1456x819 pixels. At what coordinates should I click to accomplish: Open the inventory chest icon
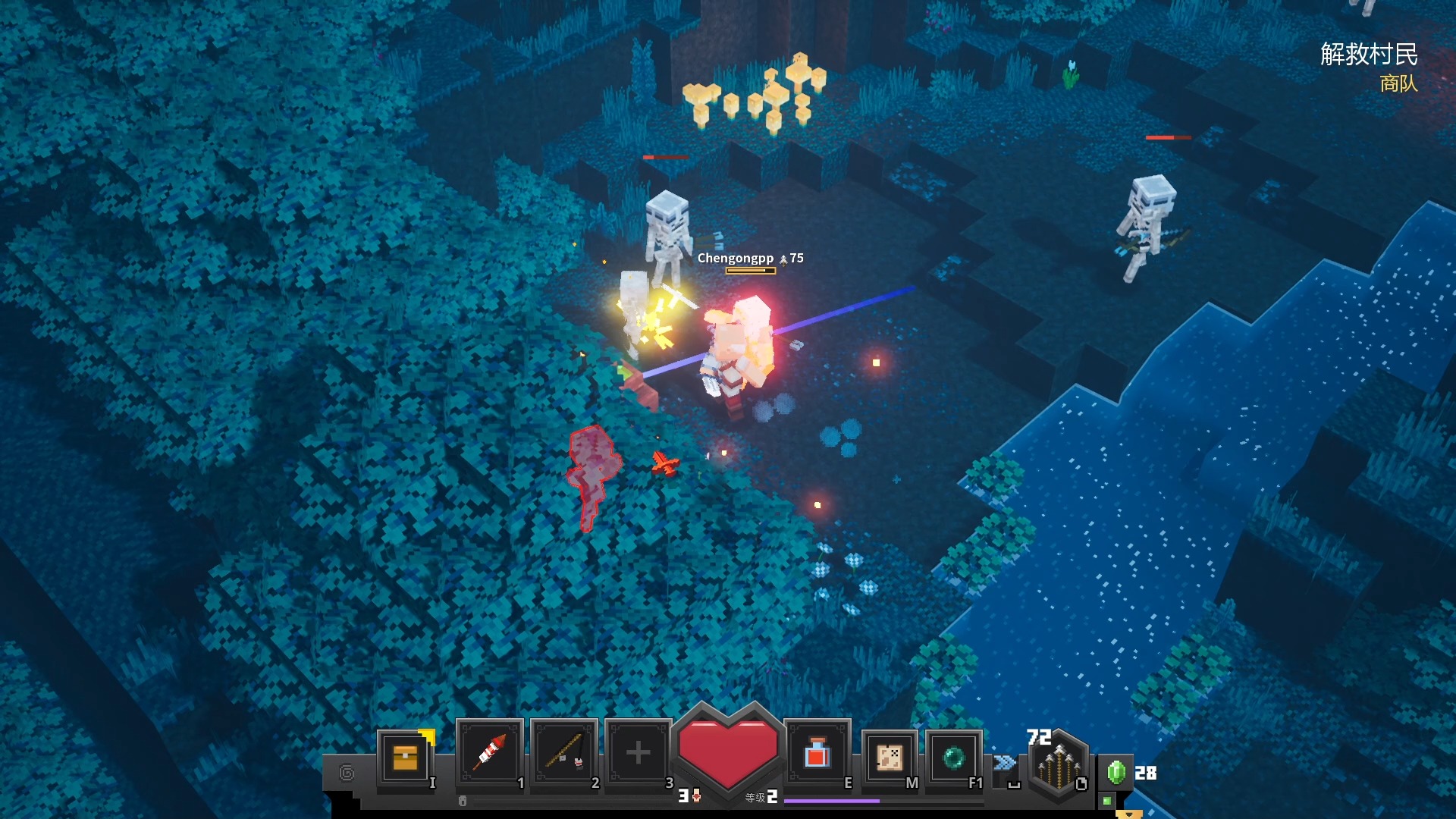point(405,757)
